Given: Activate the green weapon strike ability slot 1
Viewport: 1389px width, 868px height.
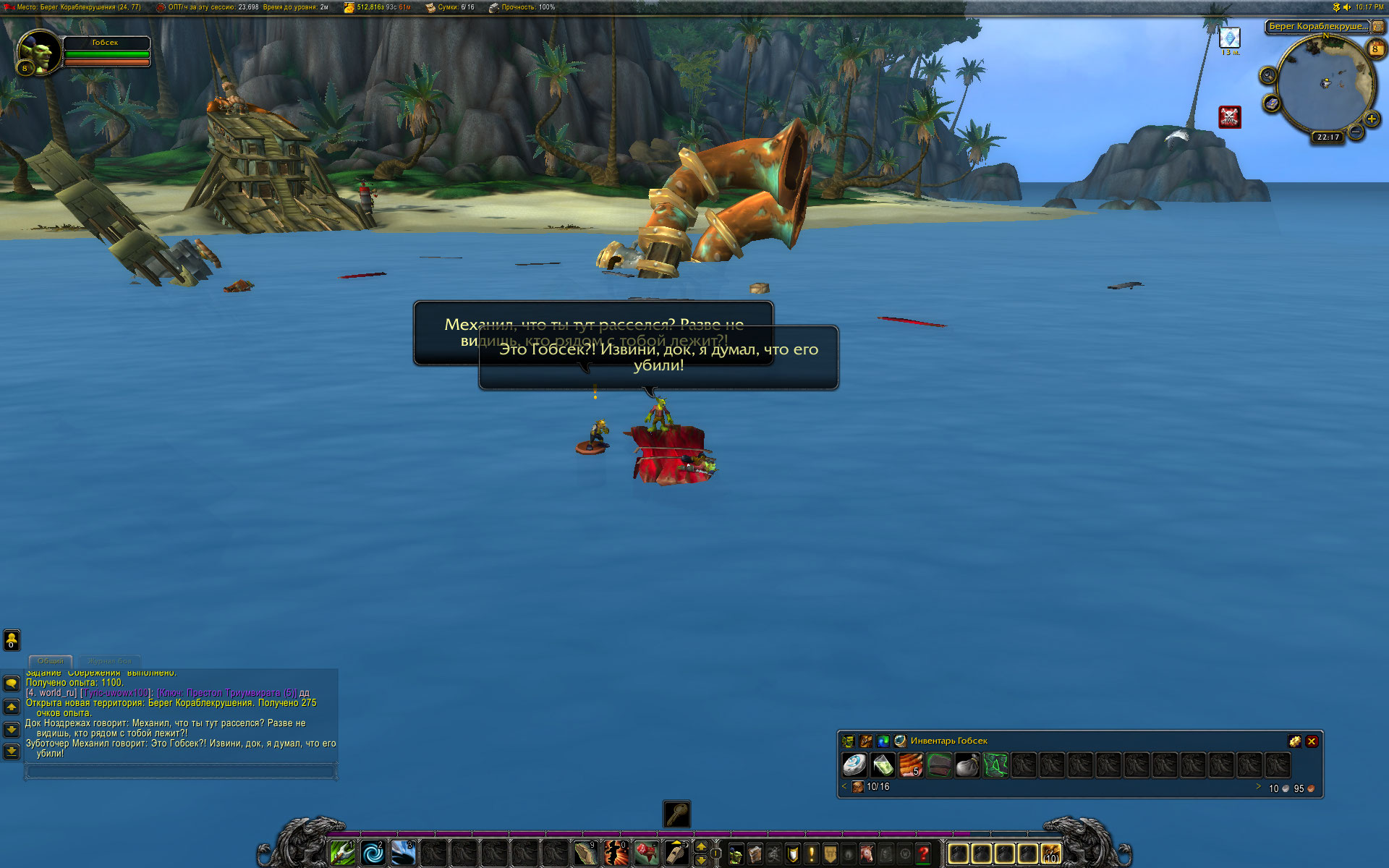Looking at the screenshot, I should click(x=342, y=854).
